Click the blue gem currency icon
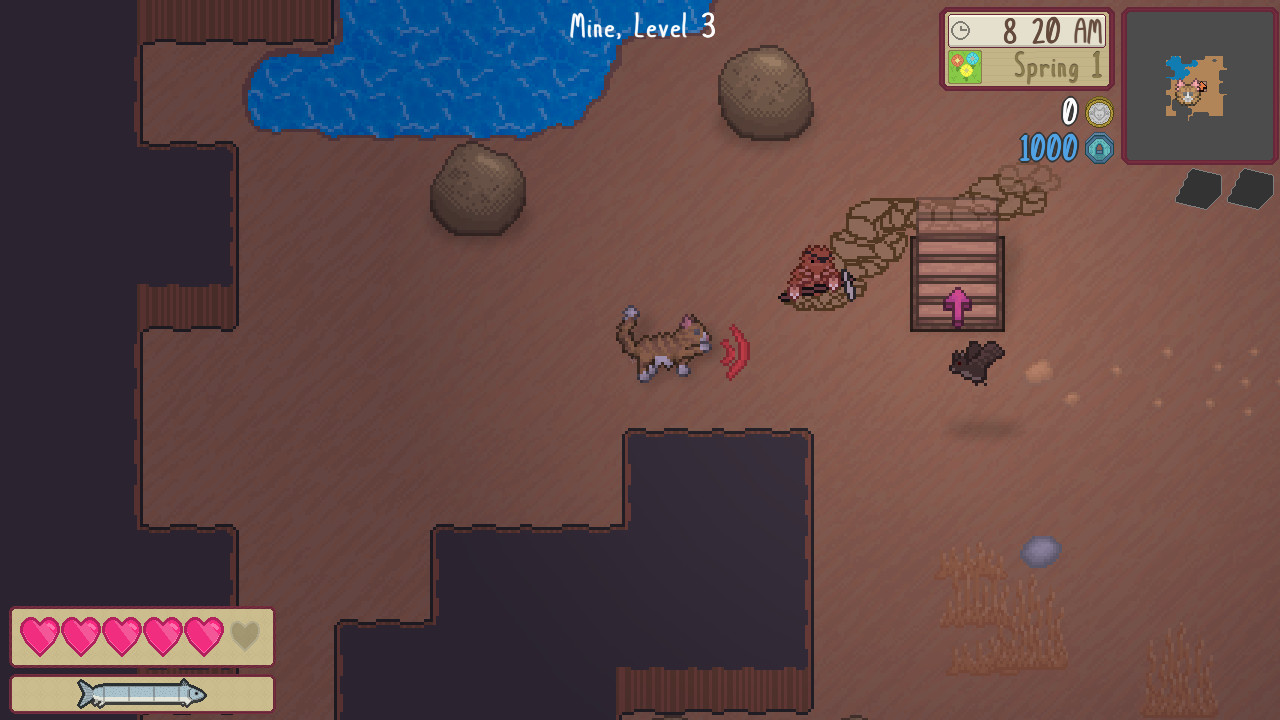1280x720 pixels. [1097, 148]
